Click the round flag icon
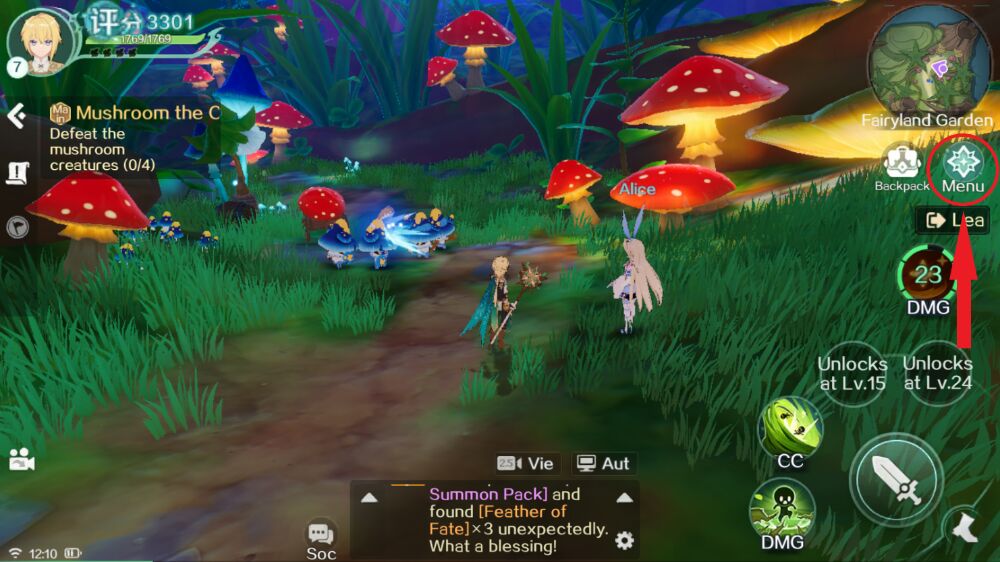Screen dimensions: 1000x562 18,227
